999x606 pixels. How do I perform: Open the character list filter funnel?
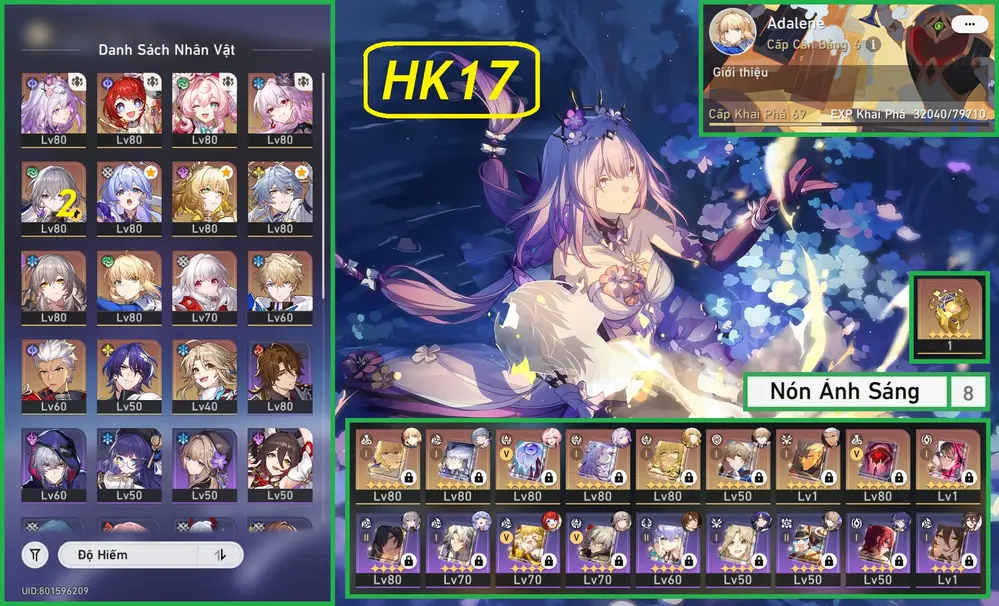coord(36,554)
